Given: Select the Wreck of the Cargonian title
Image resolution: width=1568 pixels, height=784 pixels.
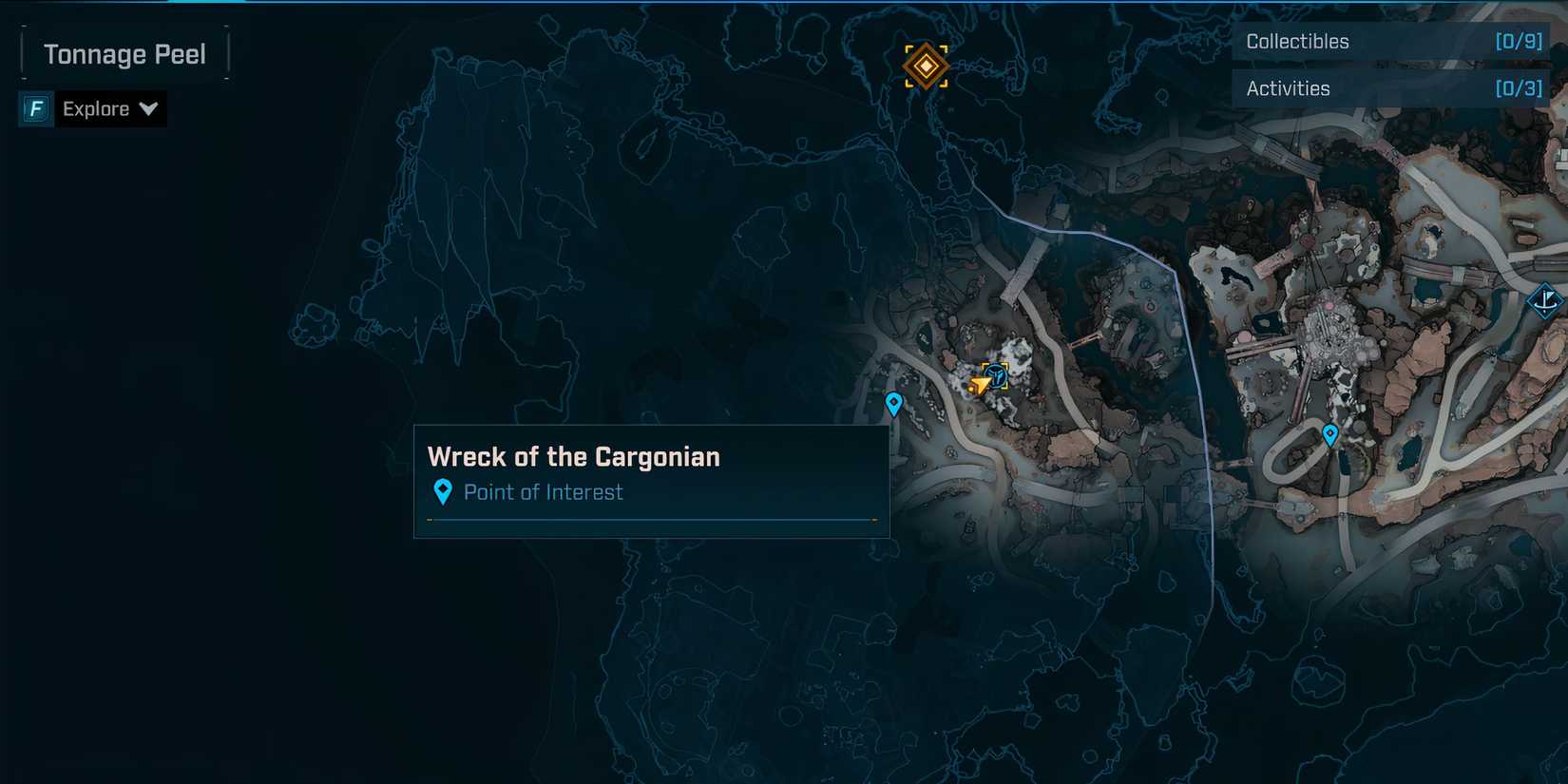Looking at the screenshot, I should [574, 456].
